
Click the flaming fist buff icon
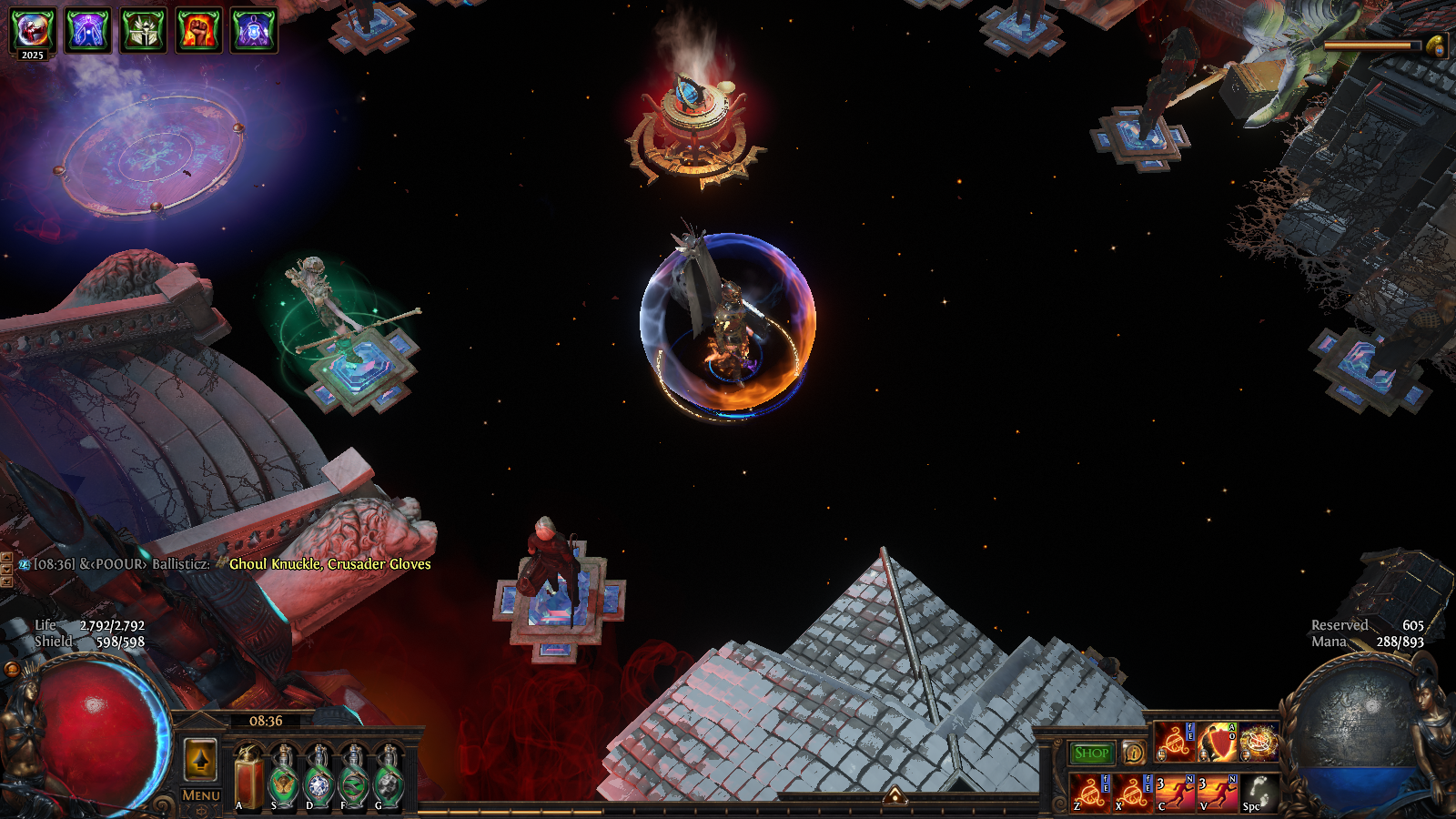coord(198,31)
